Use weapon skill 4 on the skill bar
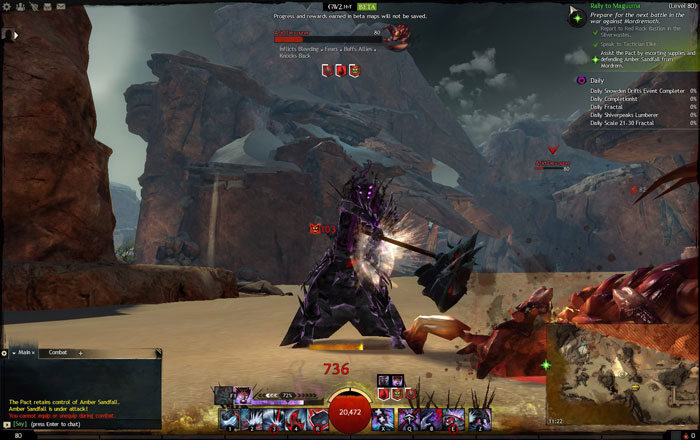This screenshot has height=440, width=700. click(296, 419)
